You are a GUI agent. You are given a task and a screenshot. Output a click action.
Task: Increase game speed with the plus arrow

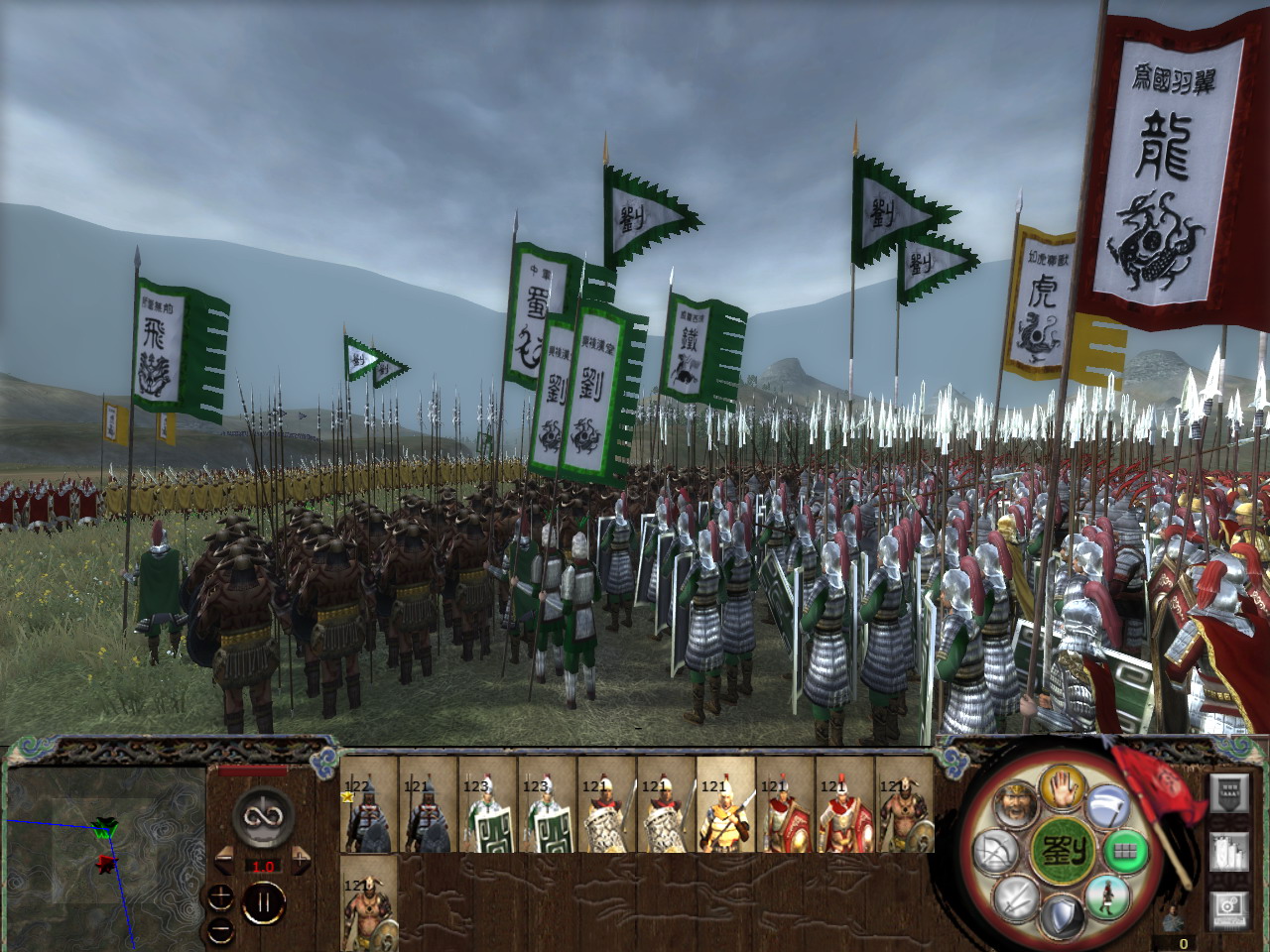[x=301, y=861]
